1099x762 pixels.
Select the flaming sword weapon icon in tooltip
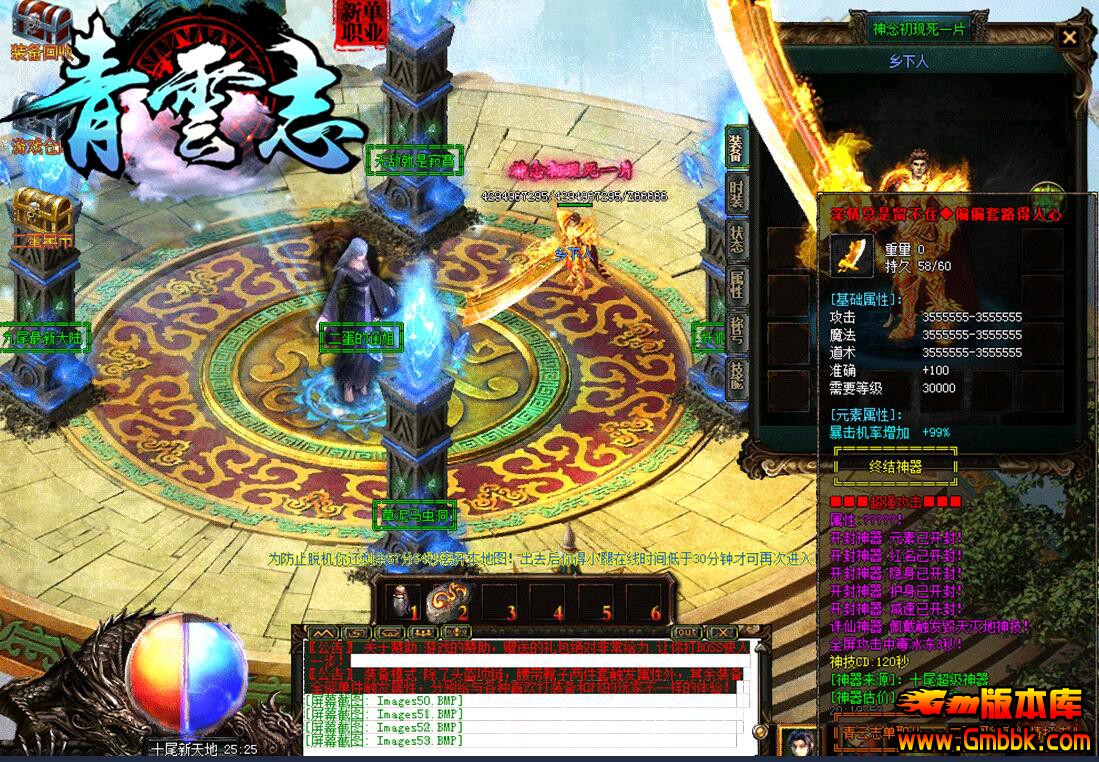tap(851, 257)
